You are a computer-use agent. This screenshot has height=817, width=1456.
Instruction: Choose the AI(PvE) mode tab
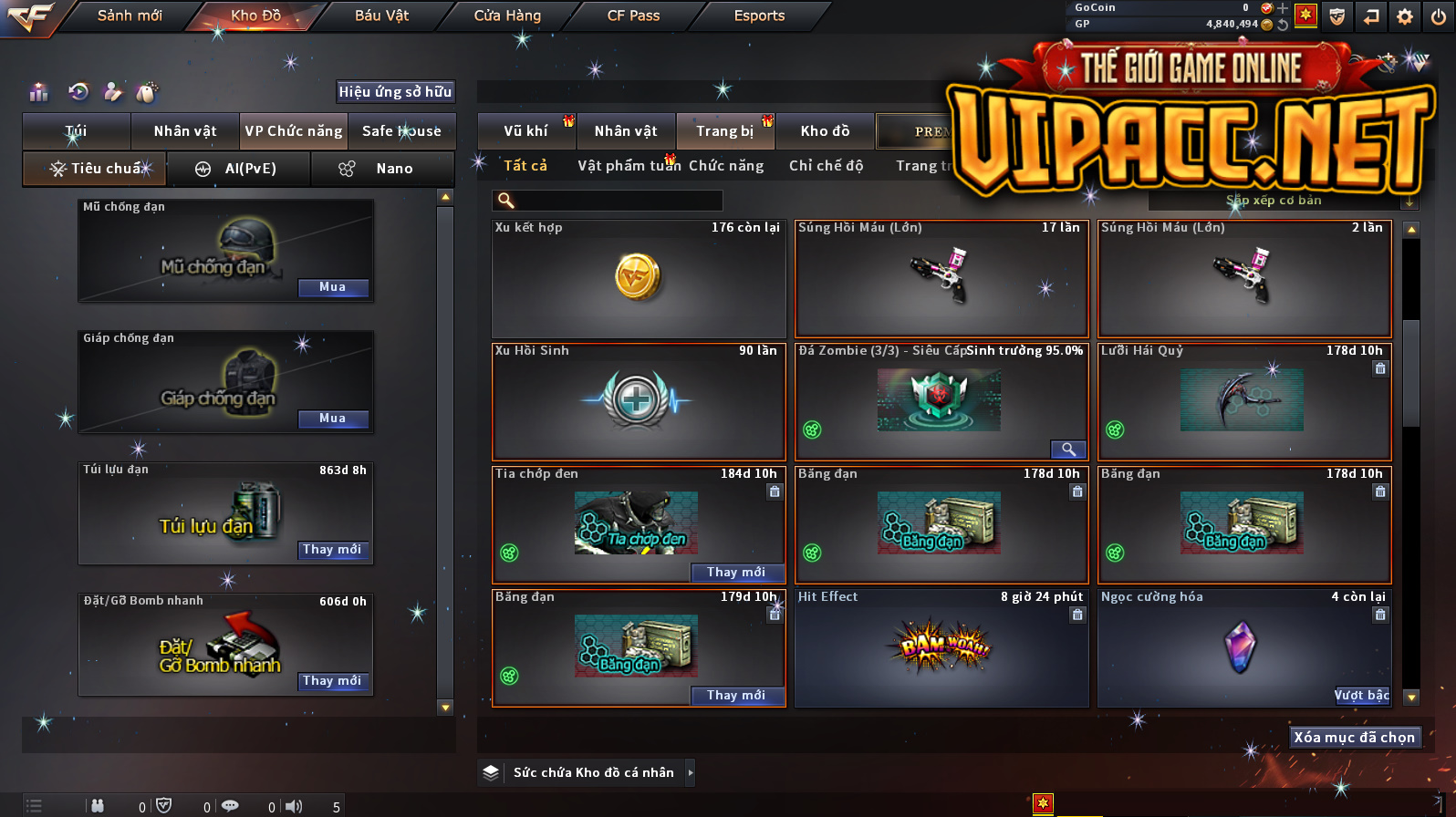tap(239, 169)
